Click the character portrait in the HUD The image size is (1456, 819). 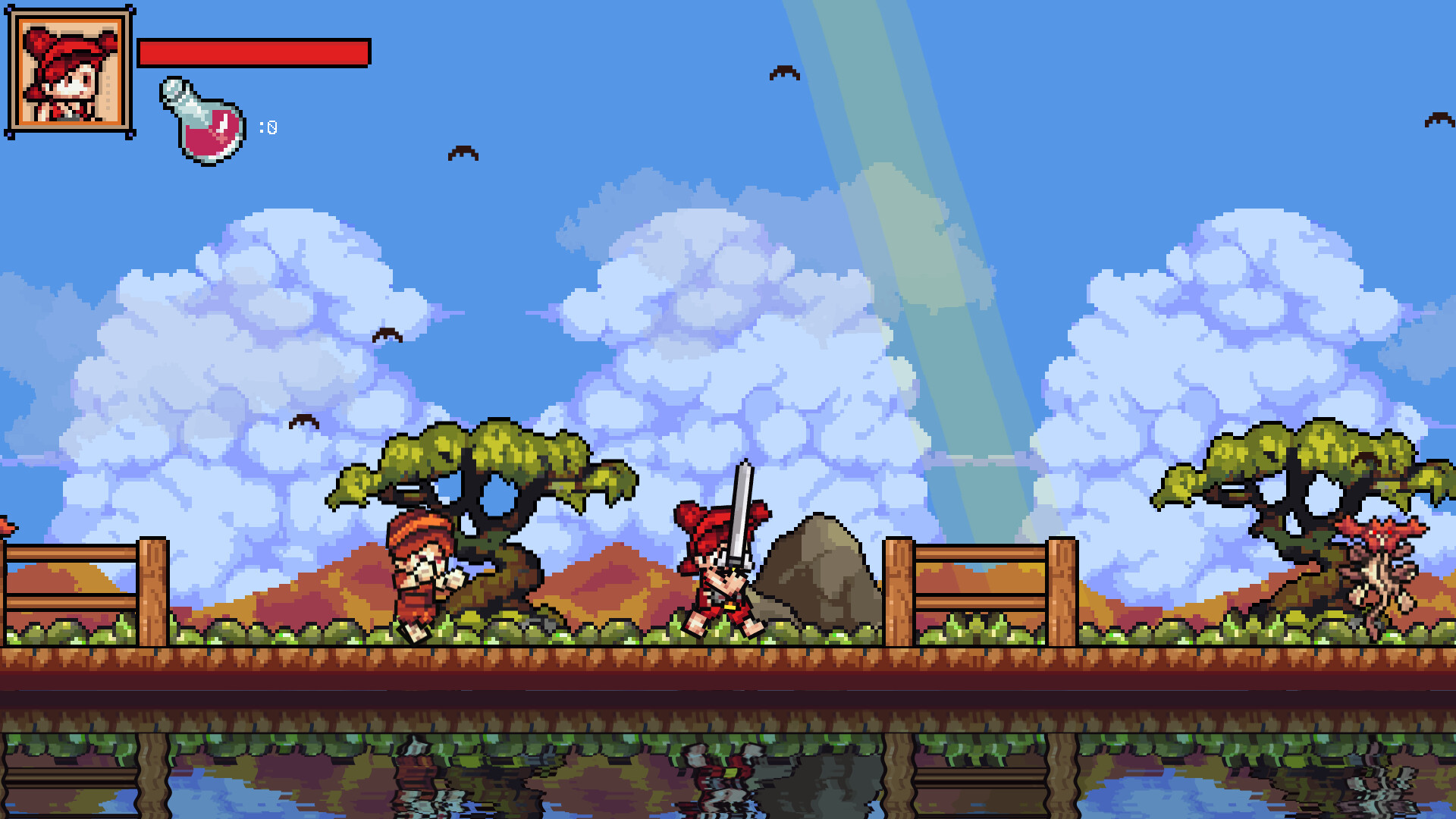(68, 72)
